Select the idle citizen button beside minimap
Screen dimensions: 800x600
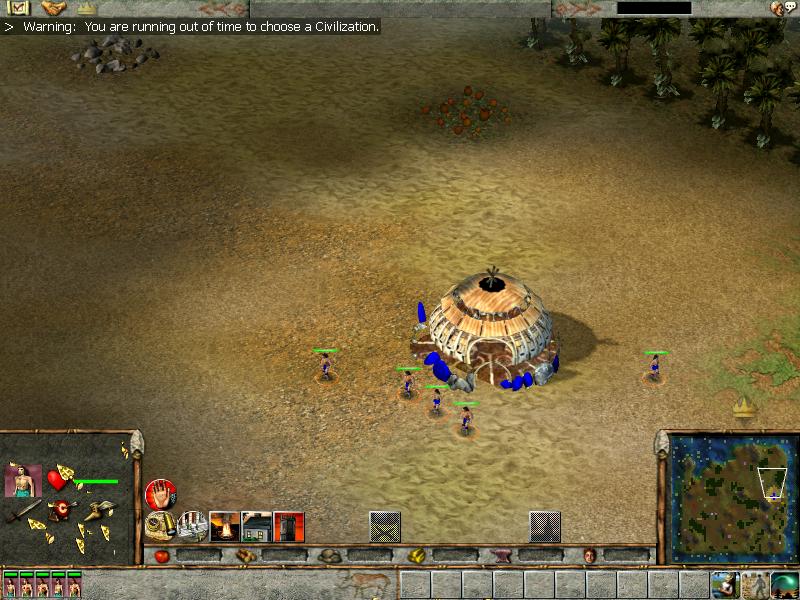click(726, 584)
